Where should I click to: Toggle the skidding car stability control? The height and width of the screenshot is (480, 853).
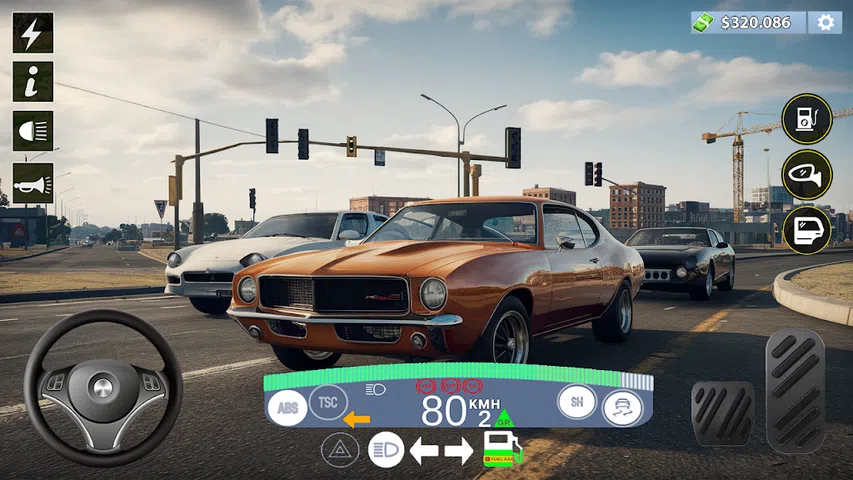click(x=622, y=407)
